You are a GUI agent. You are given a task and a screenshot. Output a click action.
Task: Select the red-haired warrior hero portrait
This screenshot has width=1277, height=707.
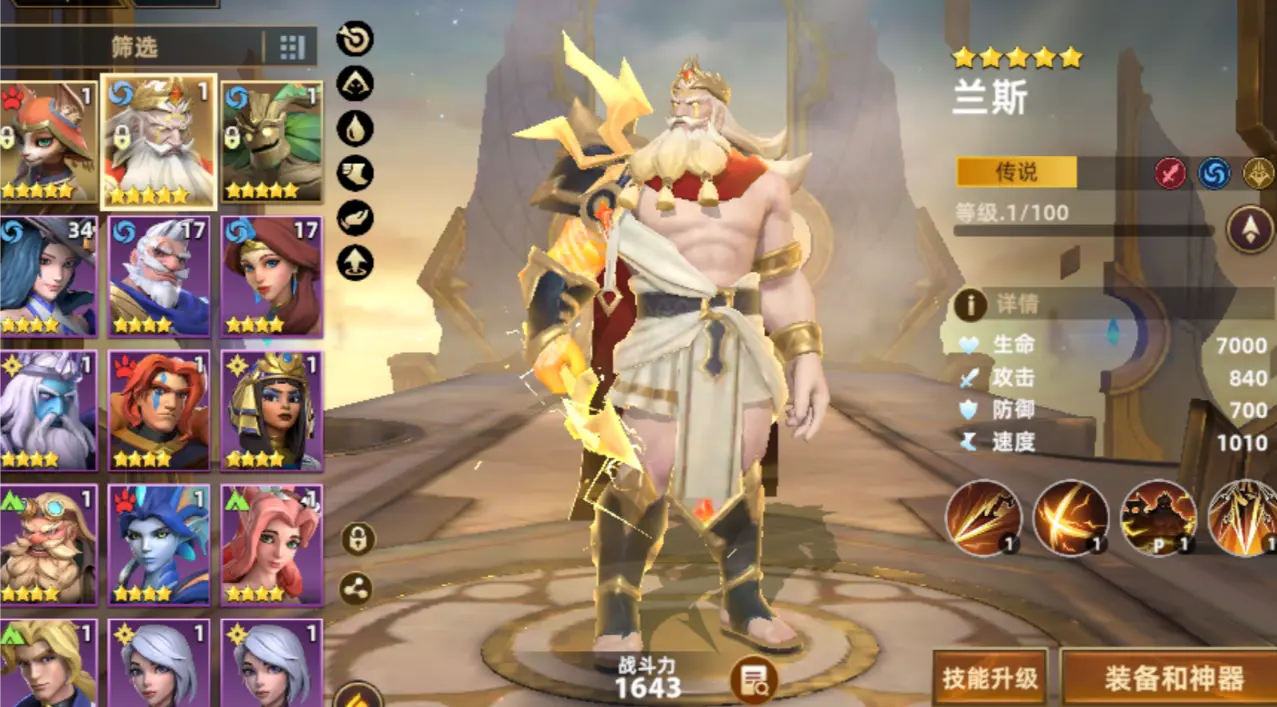pos(159,410)
